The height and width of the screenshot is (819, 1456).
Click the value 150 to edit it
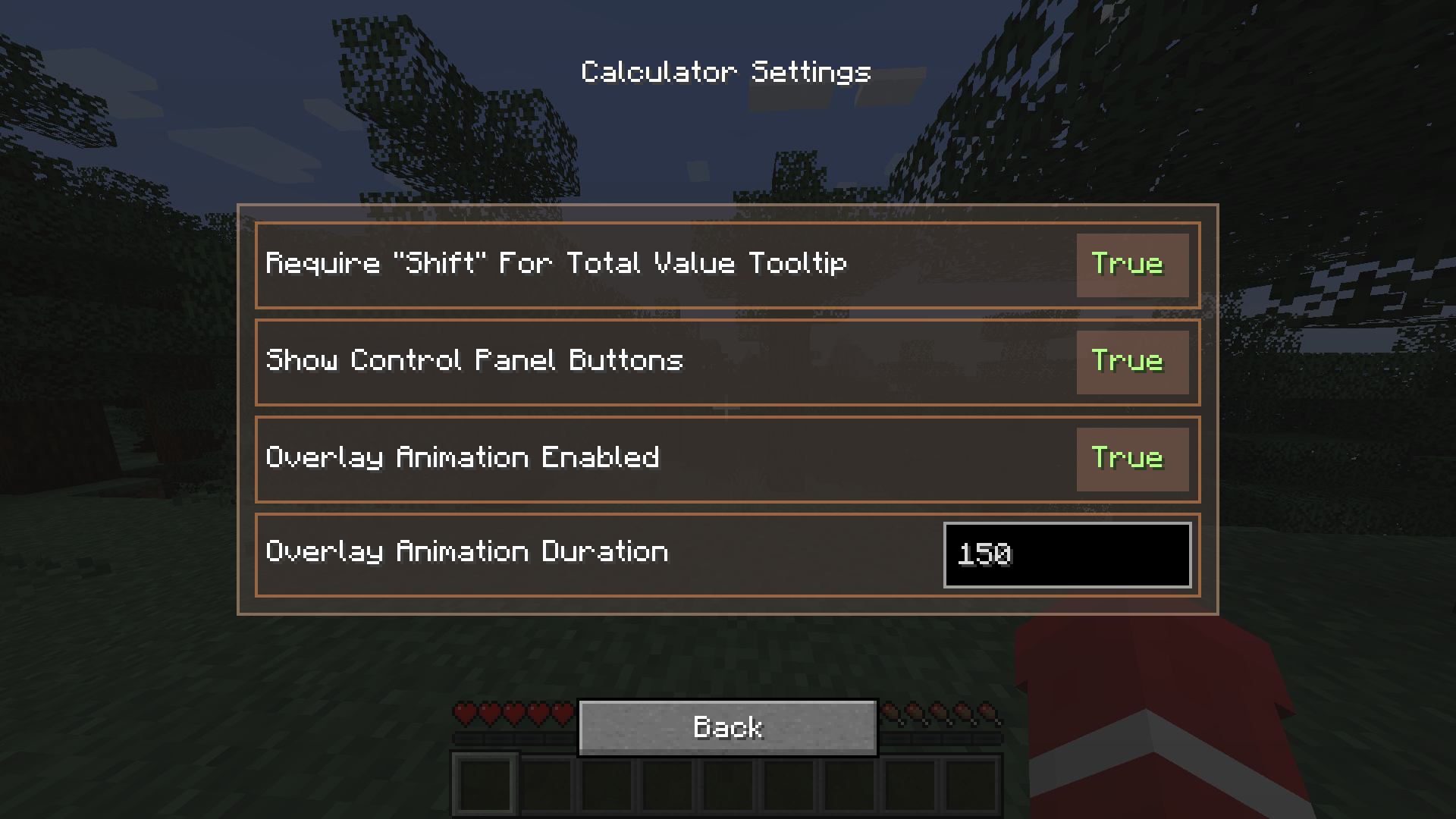(986, 554)
